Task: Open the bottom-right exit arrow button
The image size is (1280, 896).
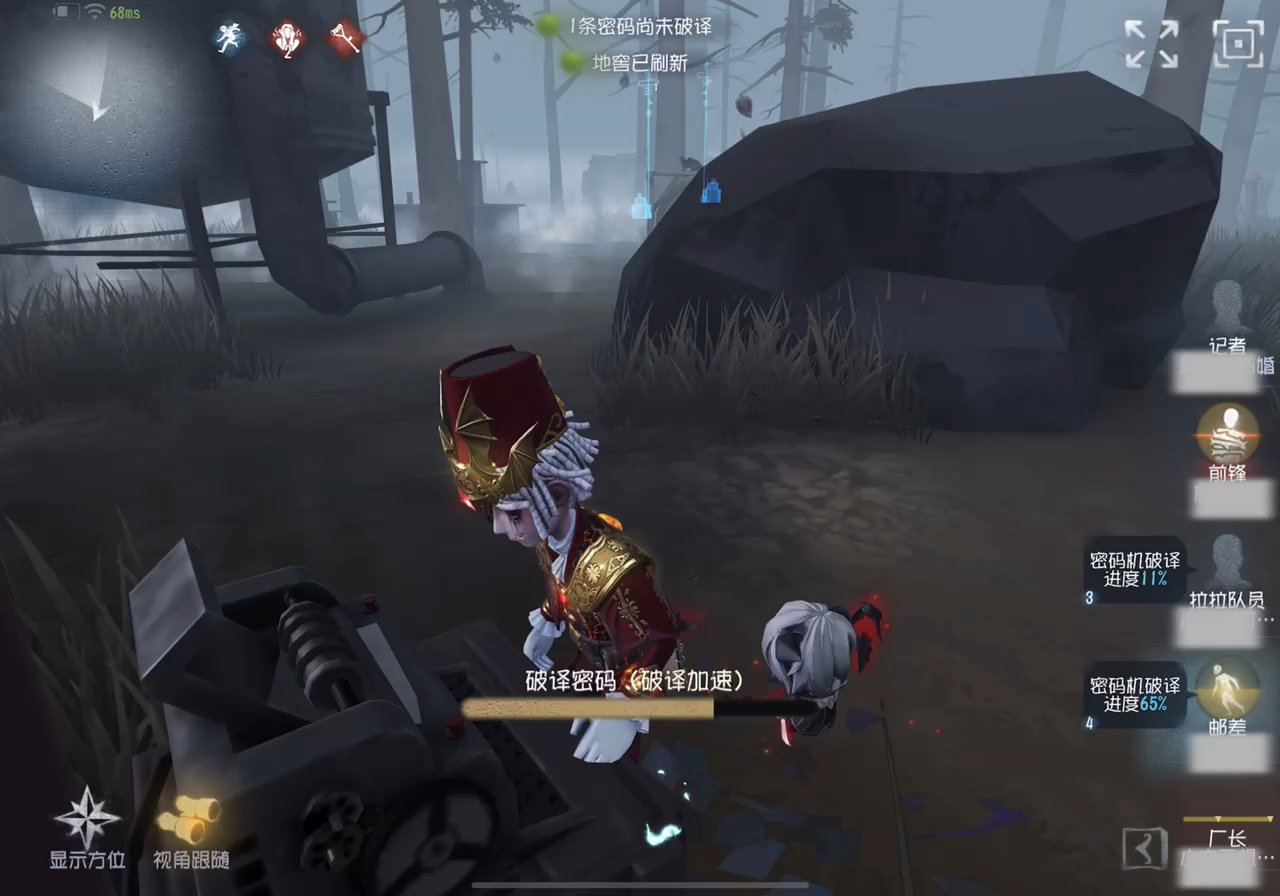Action: tap(1144, 849)
